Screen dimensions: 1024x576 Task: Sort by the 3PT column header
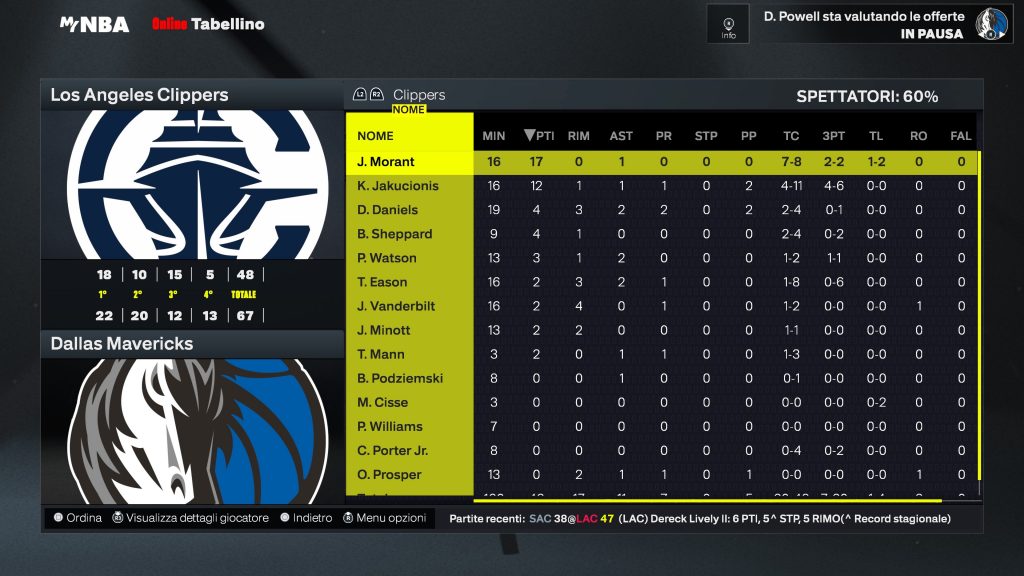(x=833, y=136)
